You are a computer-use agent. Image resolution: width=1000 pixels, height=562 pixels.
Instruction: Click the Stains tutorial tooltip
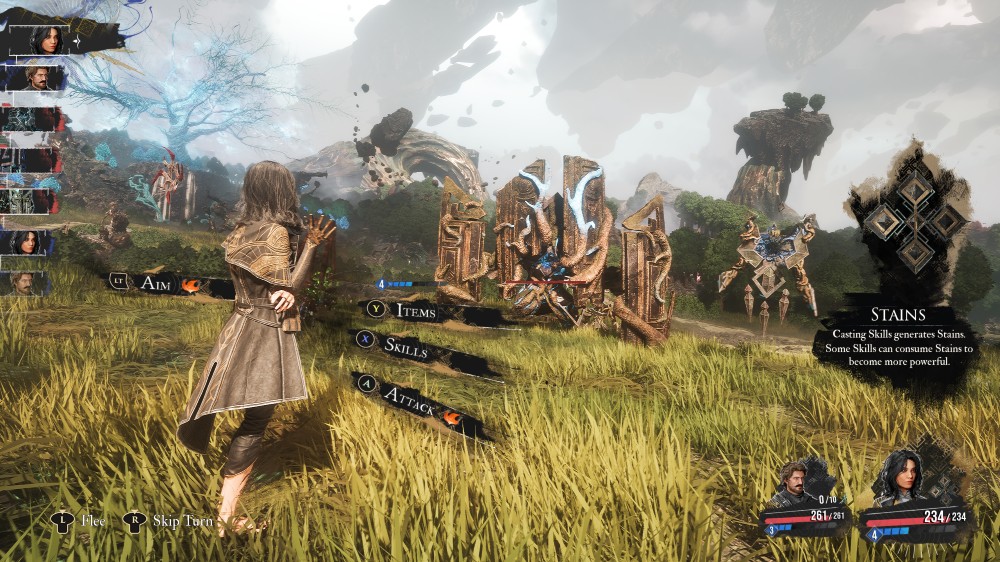tap(897, 338)
